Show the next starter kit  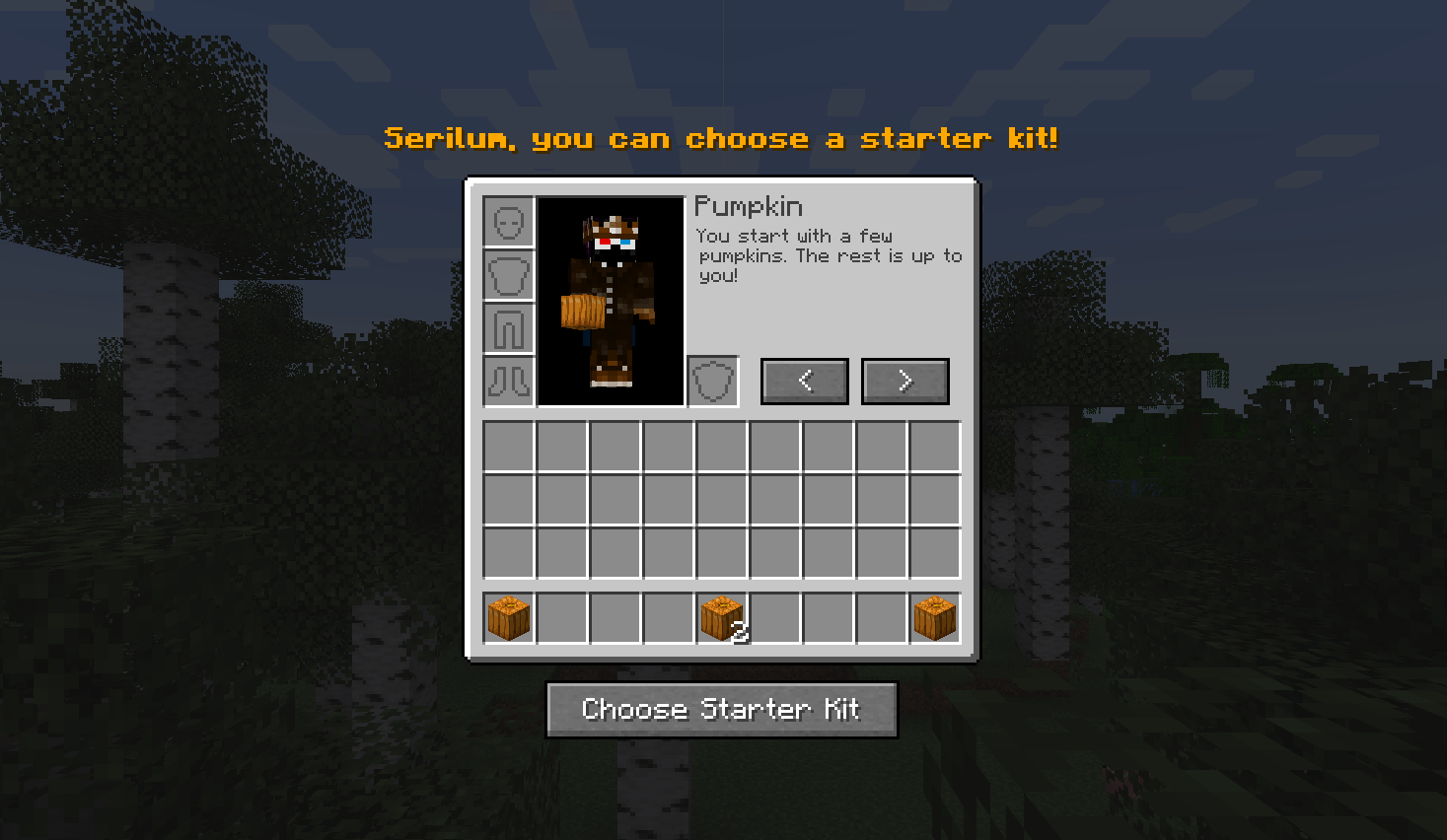(904, 381)
